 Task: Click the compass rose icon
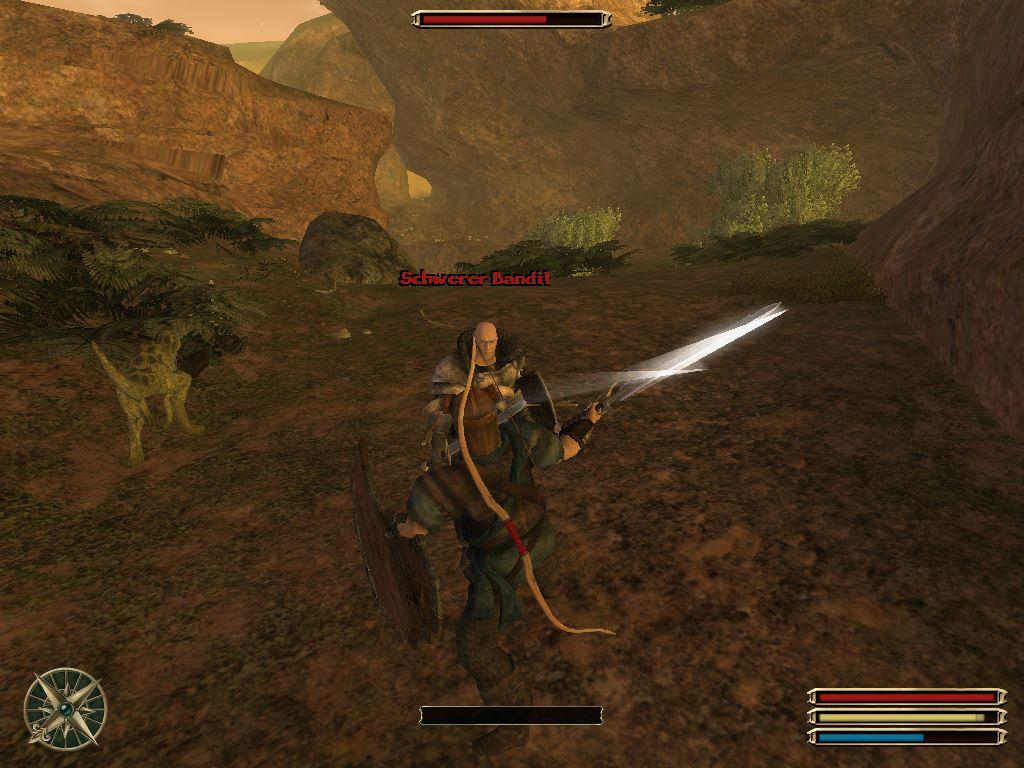pos(65,708)
